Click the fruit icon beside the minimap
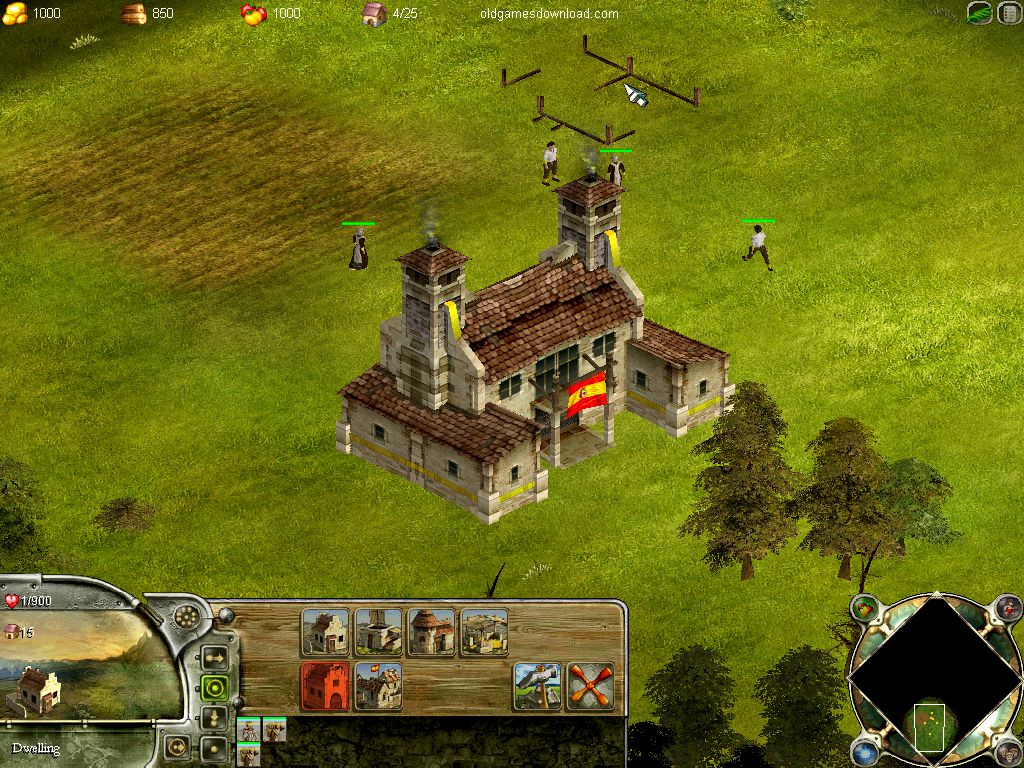Image resolution: width=1024 pixels, height=768 pixels. pos(865,608)
